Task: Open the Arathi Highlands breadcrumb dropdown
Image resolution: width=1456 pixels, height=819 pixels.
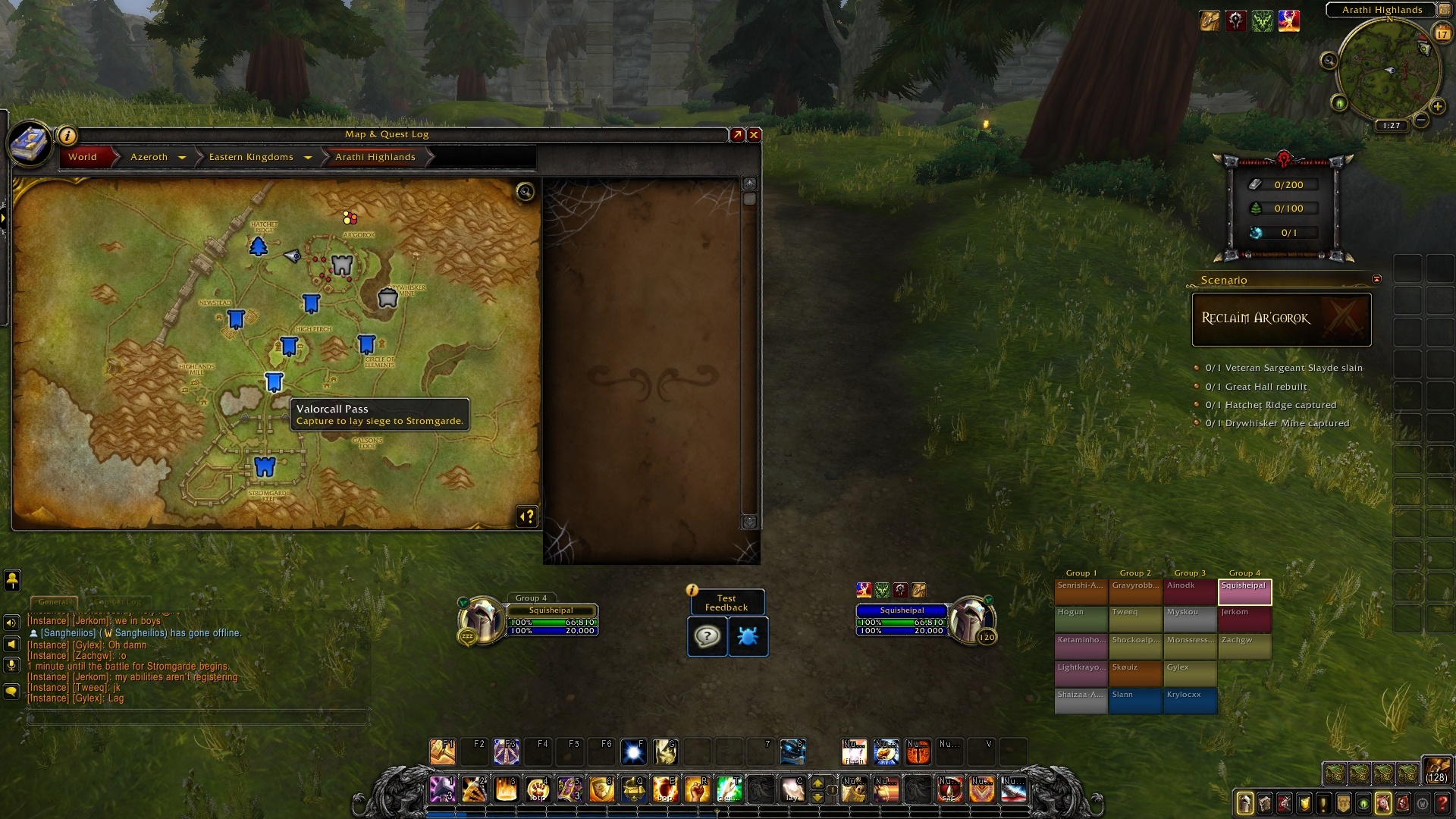Action: point(374,157)
